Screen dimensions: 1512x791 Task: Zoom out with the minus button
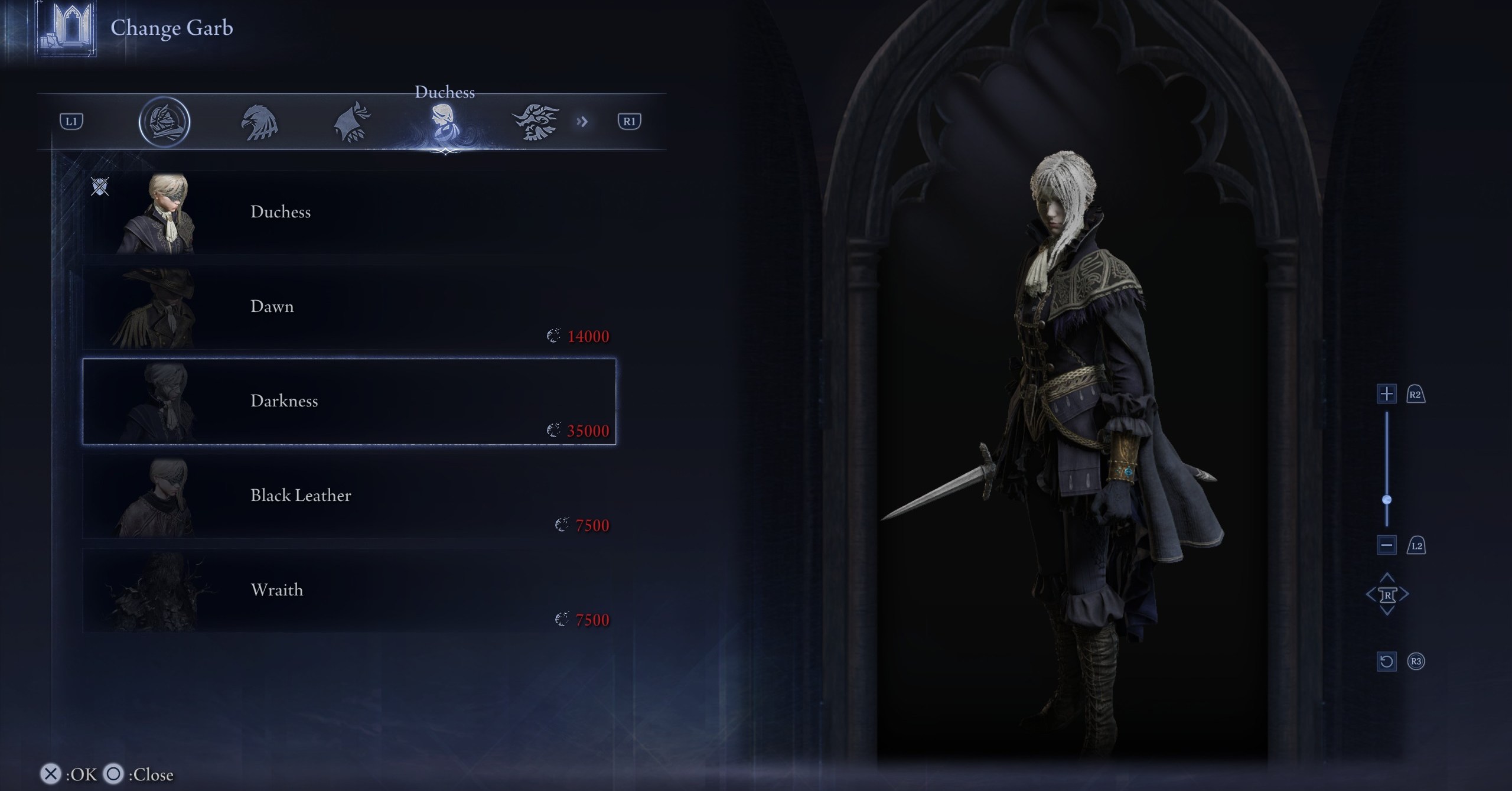pyautogui.click(x=1386, y=545)
